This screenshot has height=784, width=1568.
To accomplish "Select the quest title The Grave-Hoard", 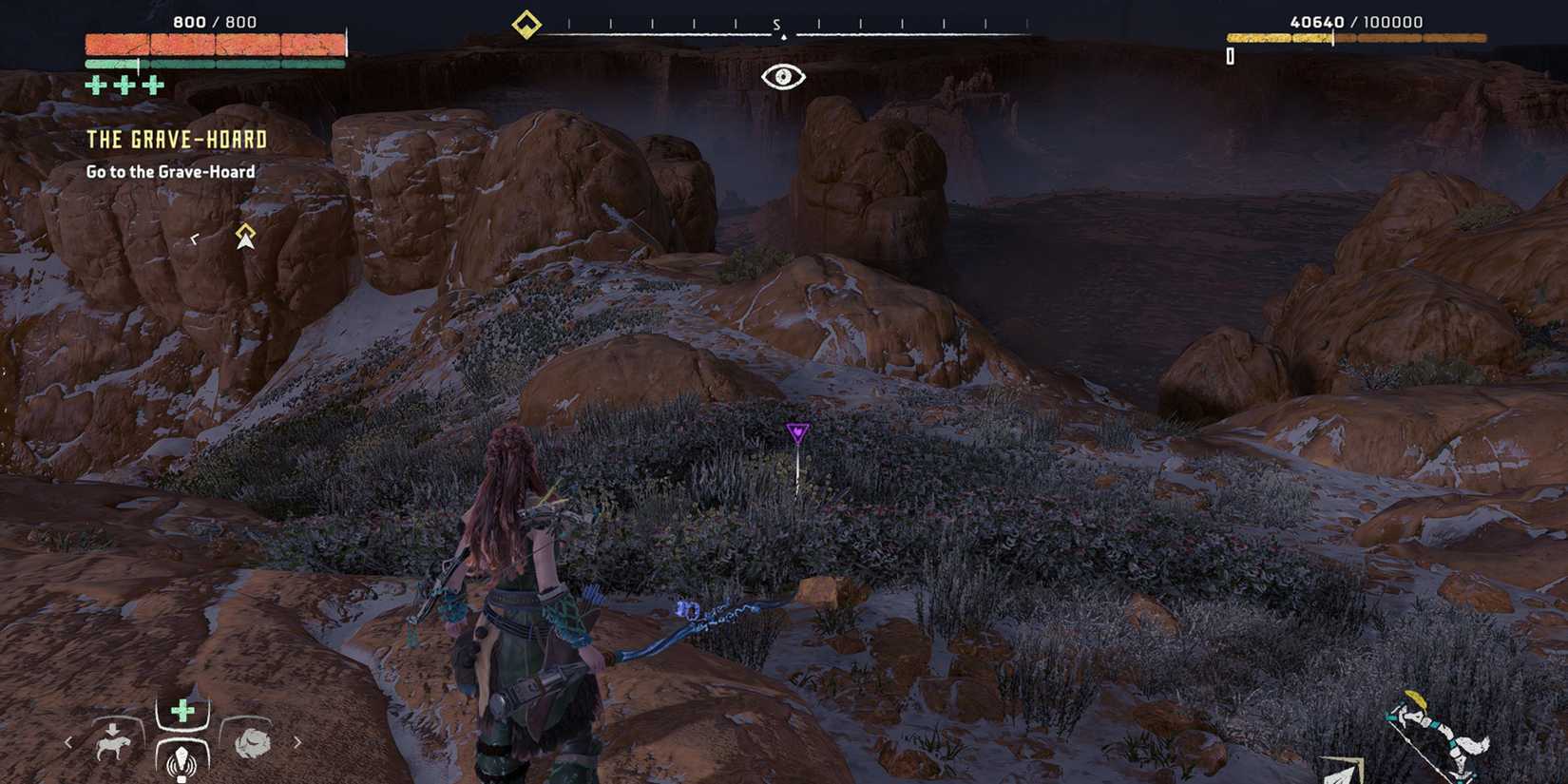I will [x=176, y=139].
